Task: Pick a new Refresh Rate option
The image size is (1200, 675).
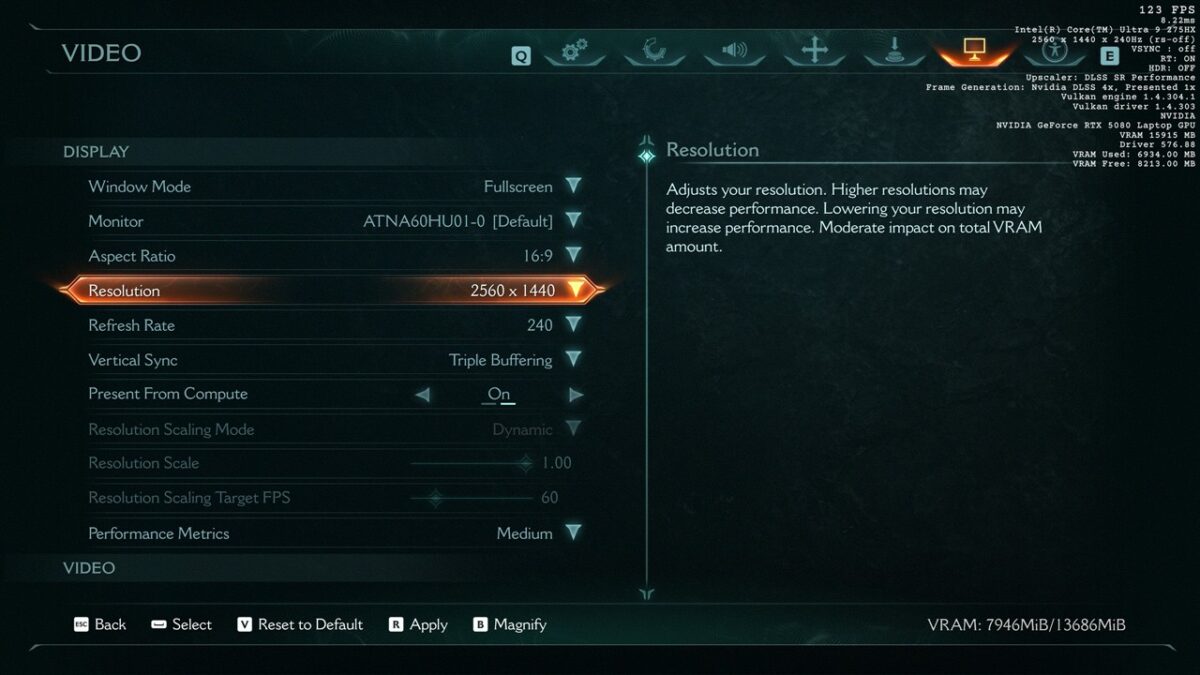Action: coord(573,325)
